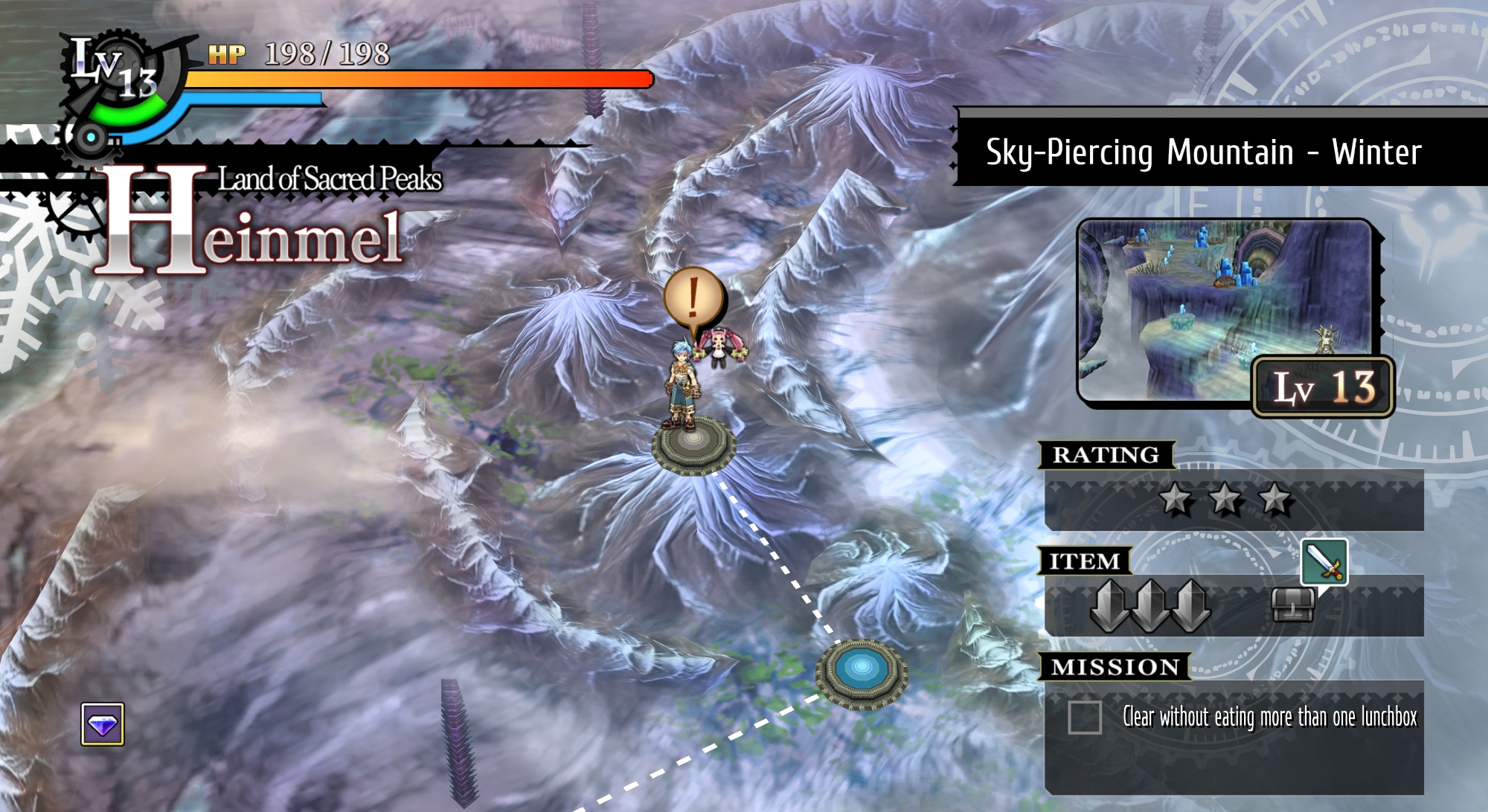
Task: View the sword reward icon
Action: 1324,561
